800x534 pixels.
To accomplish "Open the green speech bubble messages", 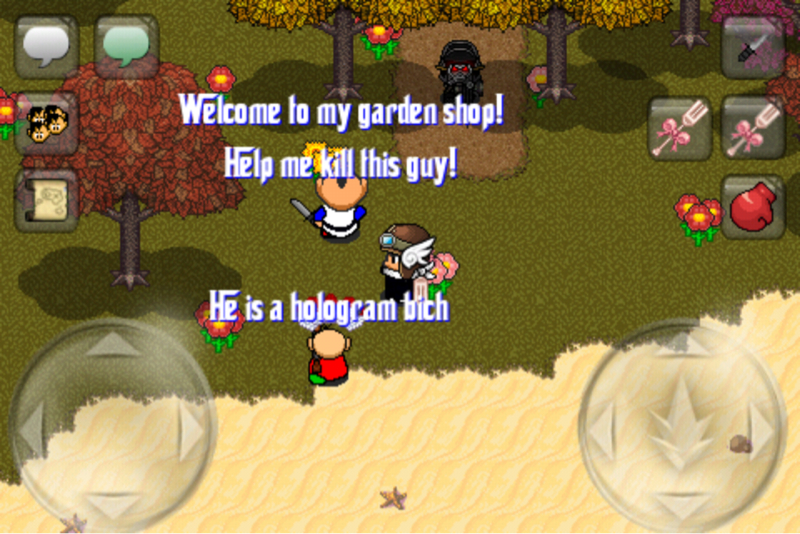I will click(126, 46).
